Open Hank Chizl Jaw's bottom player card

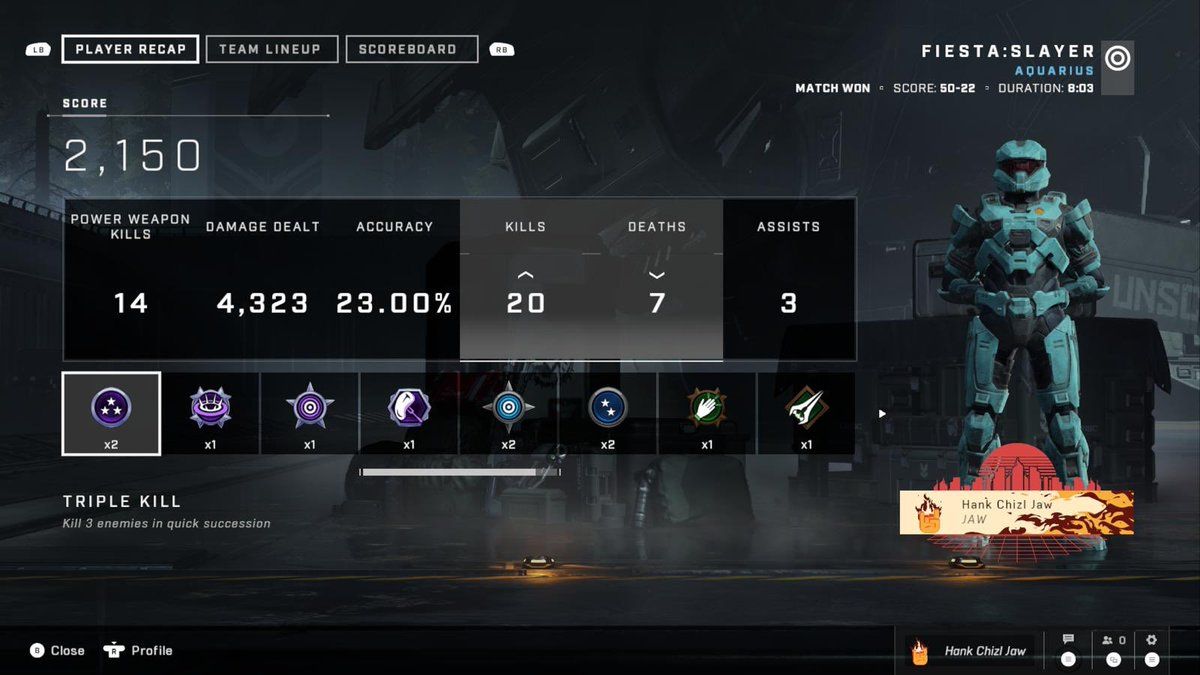[x=970, y=651]
